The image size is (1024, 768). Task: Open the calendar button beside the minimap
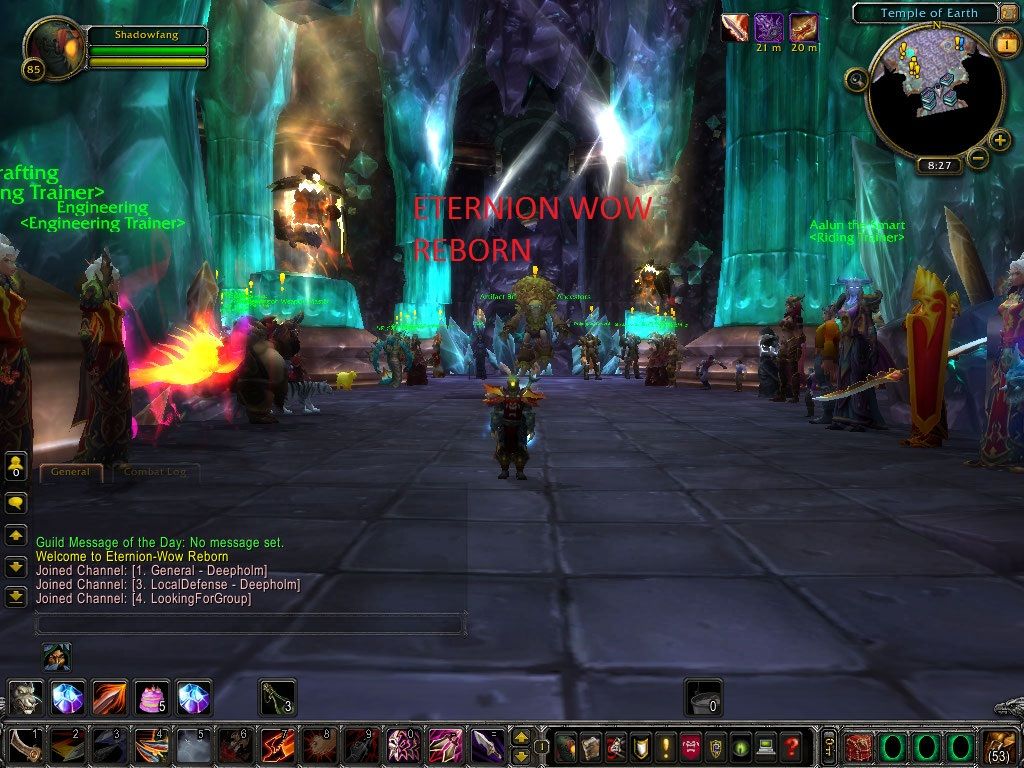(x=1005, y=44)
